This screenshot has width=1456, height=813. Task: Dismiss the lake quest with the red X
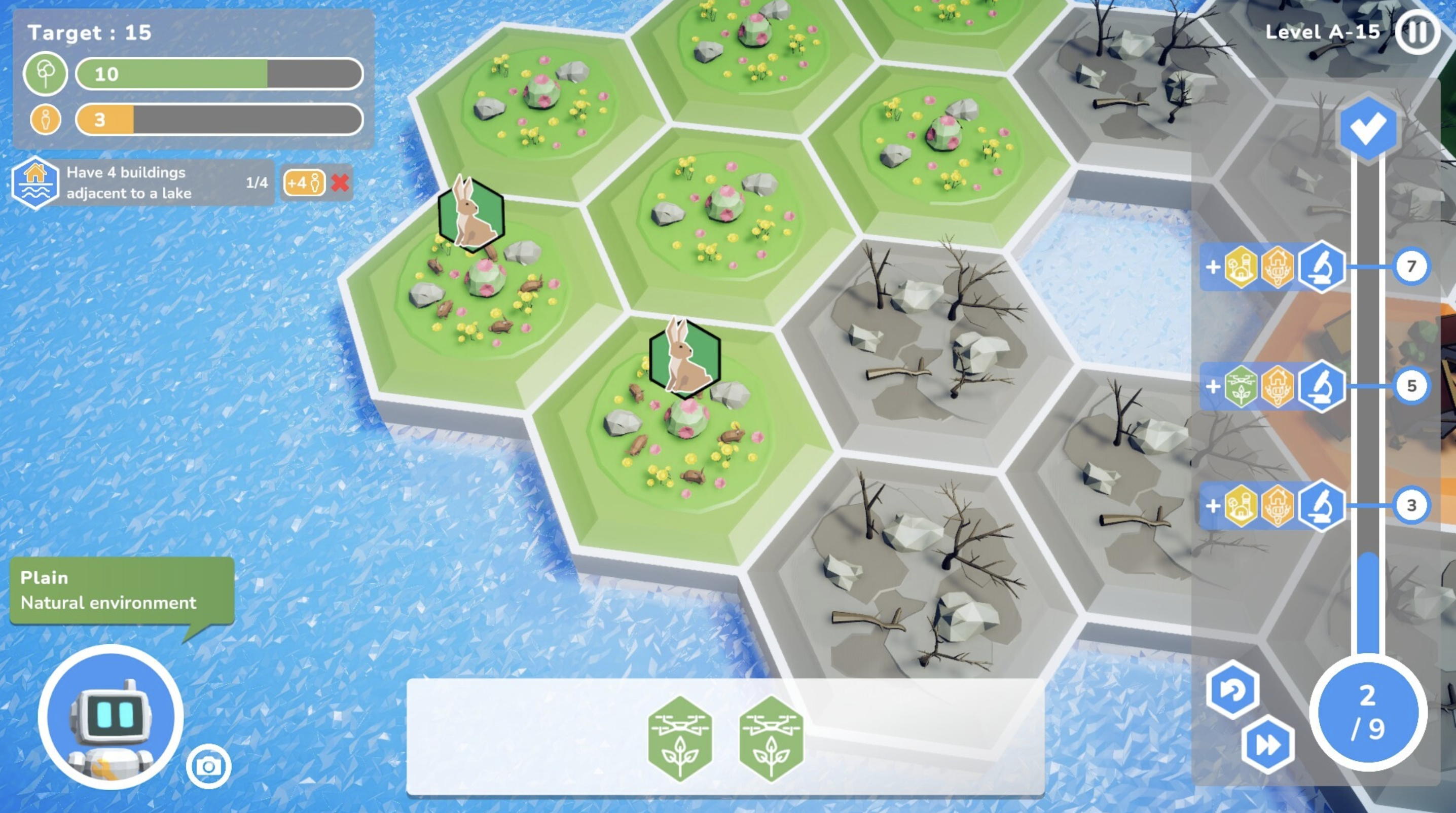340,182
